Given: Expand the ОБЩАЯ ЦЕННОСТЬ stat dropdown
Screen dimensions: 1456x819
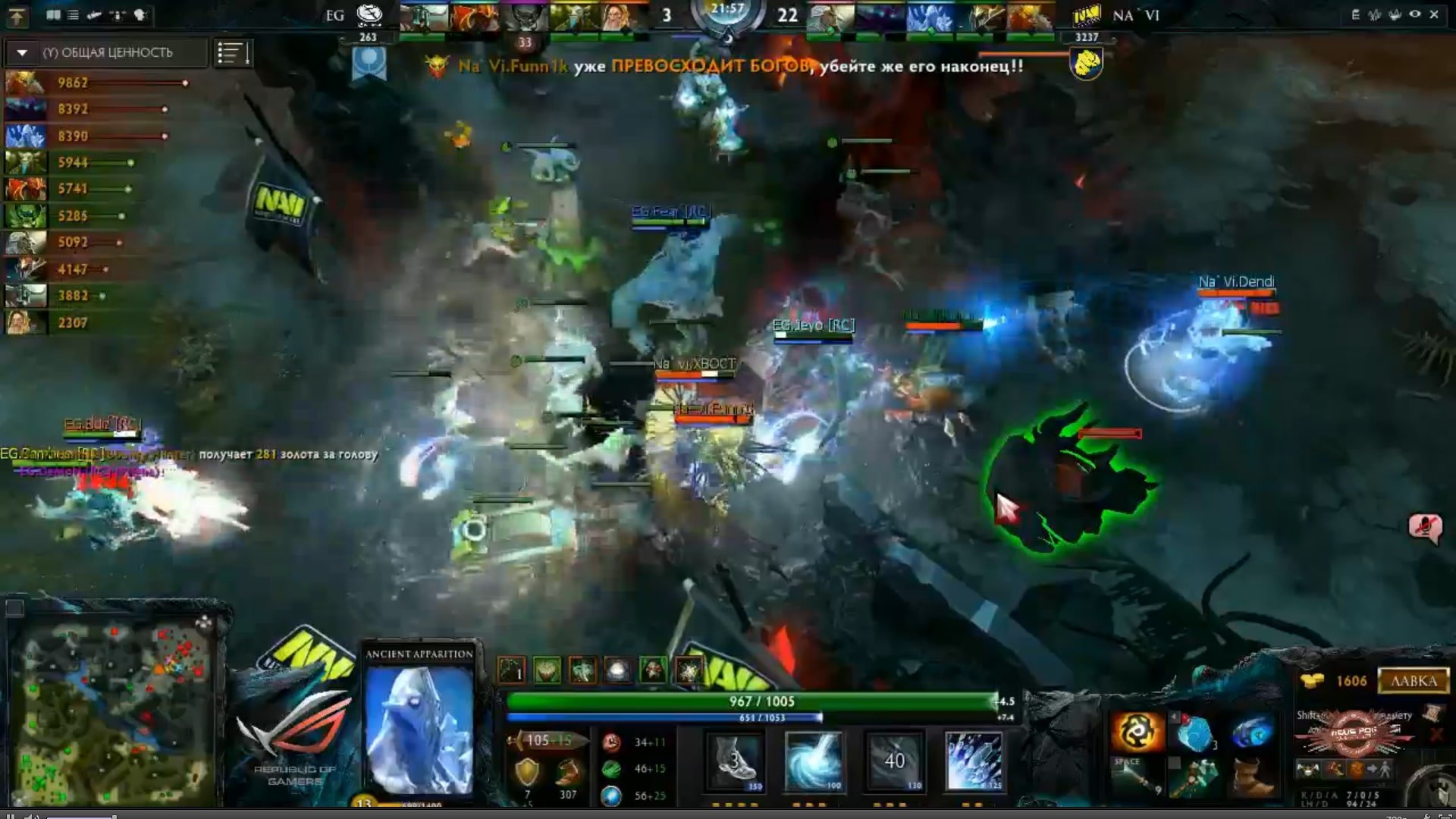Looking at the screenshot, I should click(x=23, y=52).
